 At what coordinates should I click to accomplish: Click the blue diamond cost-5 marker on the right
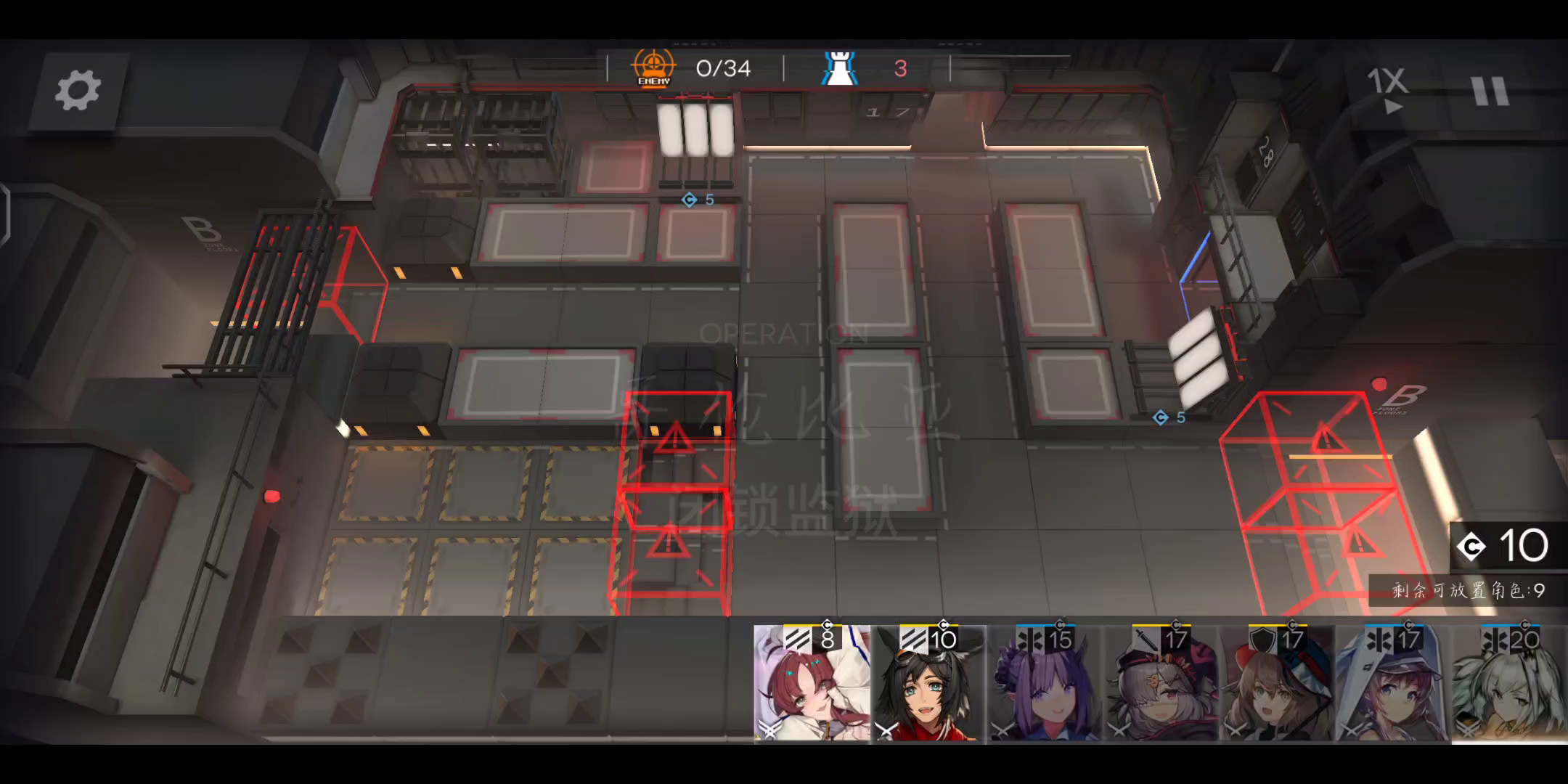point(1161,417)
